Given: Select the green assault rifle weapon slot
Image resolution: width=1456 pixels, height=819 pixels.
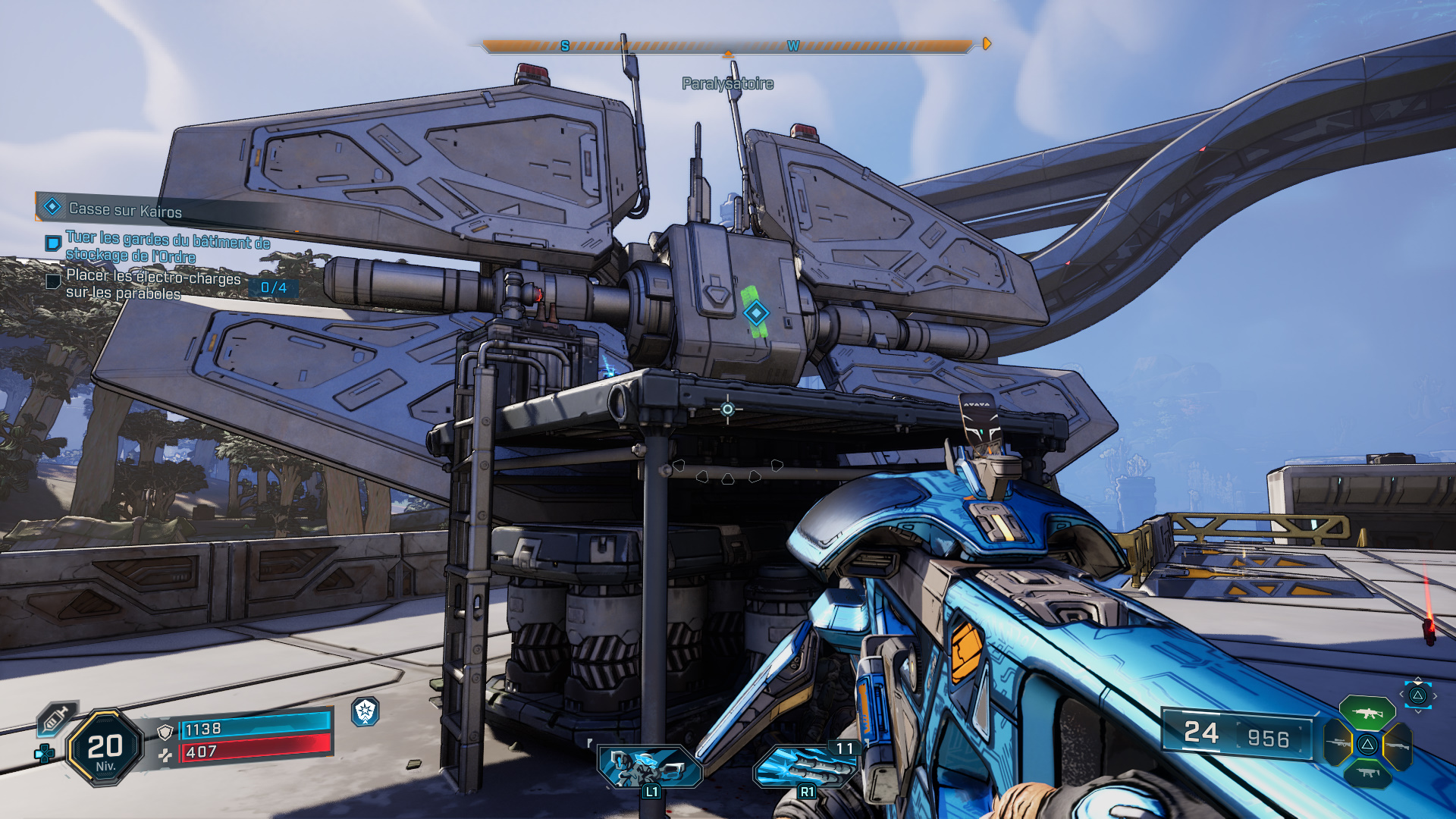Looking at the screenshot, I should [x=1367, y=714].
